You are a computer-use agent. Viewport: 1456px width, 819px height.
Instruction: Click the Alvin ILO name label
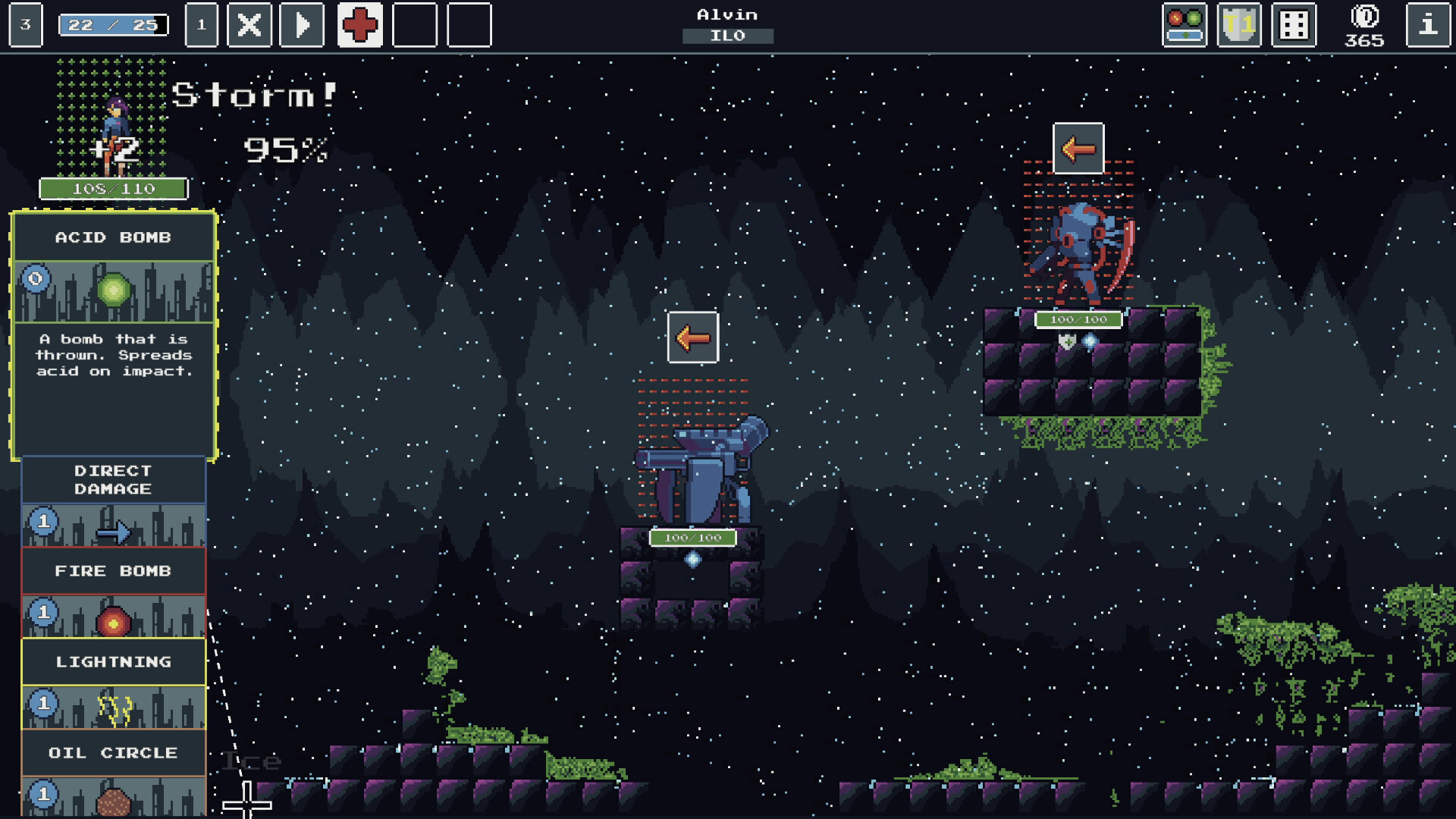coord(726,23)
